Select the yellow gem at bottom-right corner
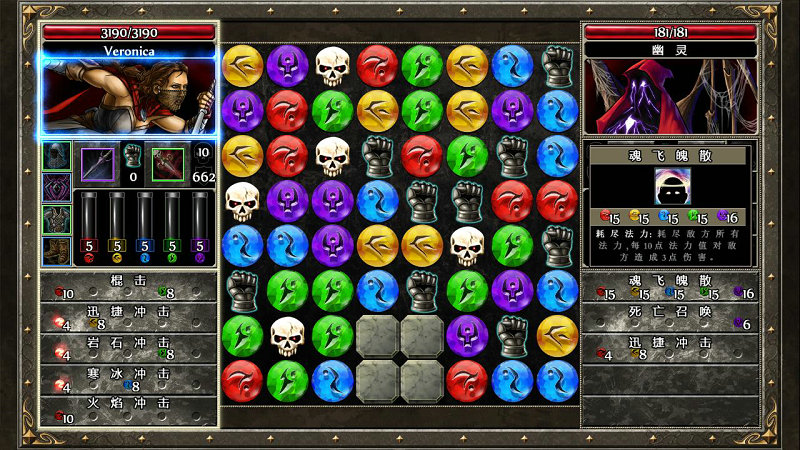Viewport: 800px width, 450px height. (x=558, y=335)
